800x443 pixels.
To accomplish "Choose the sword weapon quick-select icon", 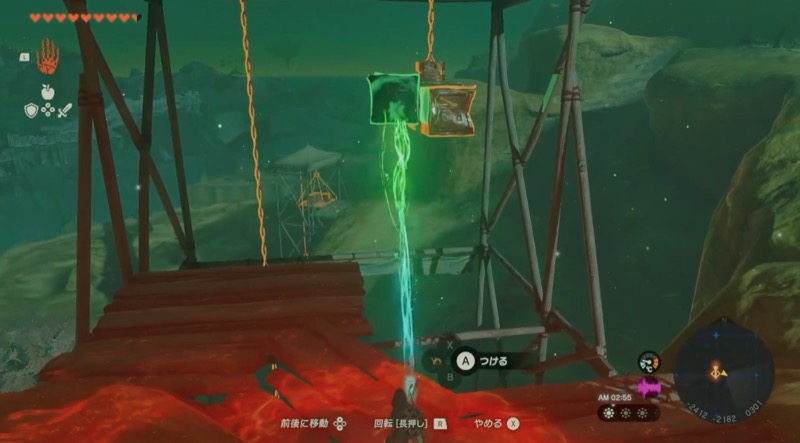I will tap(64, 111).
